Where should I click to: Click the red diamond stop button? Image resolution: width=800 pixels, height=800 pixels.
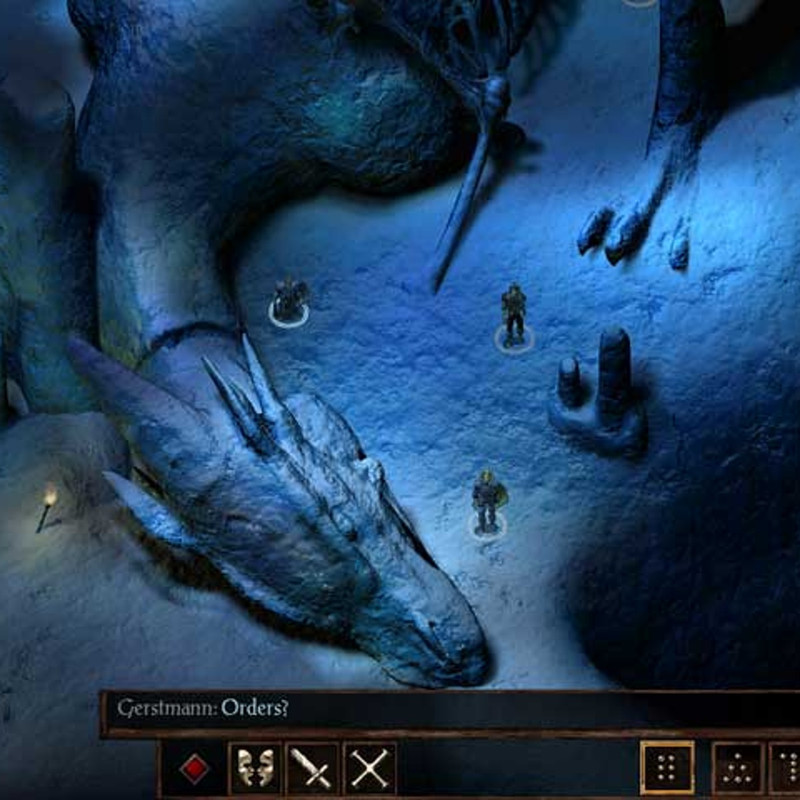pyautogui.click(x=196, y=769)
